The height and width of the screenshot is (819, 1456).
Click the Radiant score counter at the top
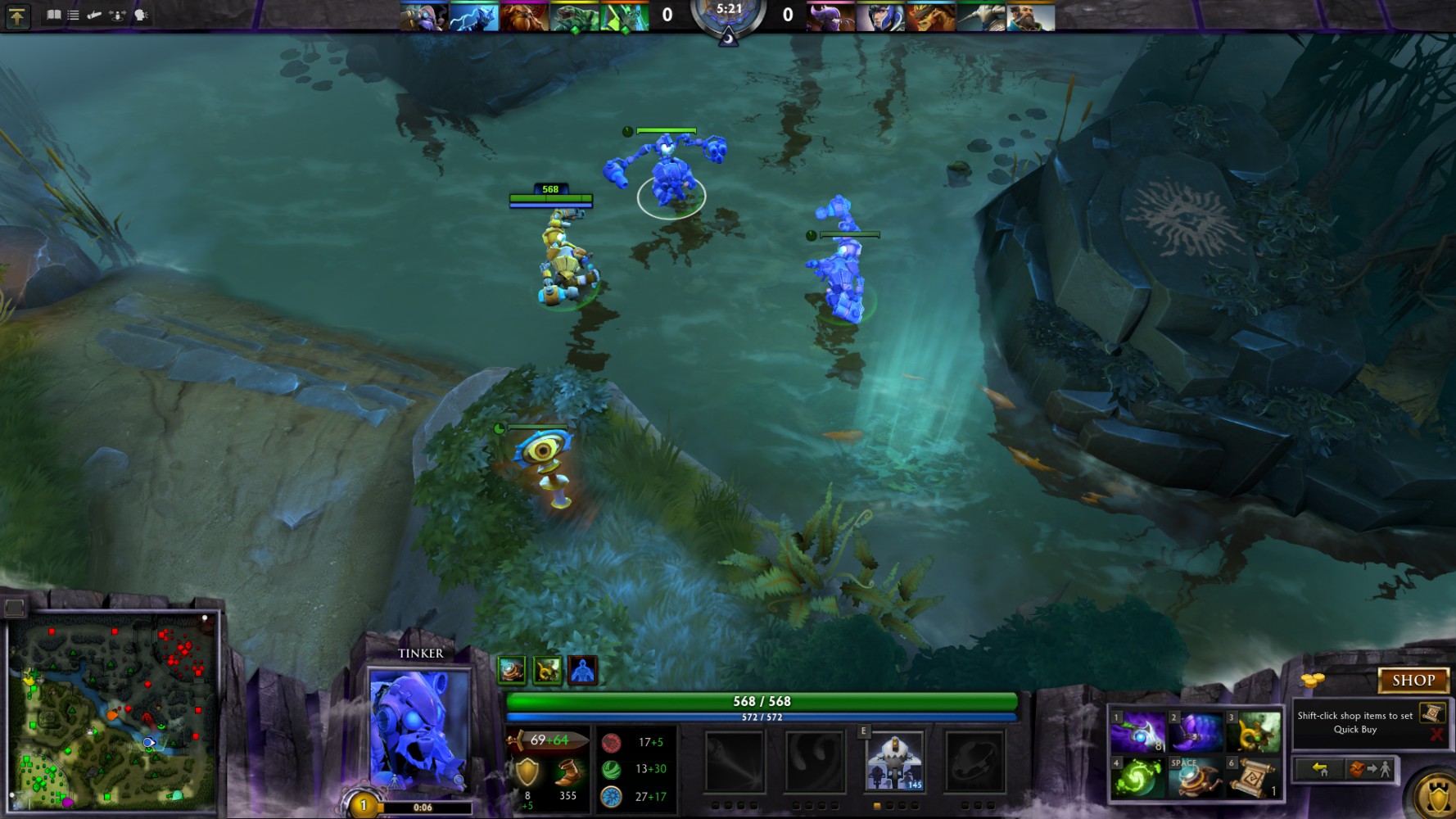pyautogui.click(x=667, y=13)
